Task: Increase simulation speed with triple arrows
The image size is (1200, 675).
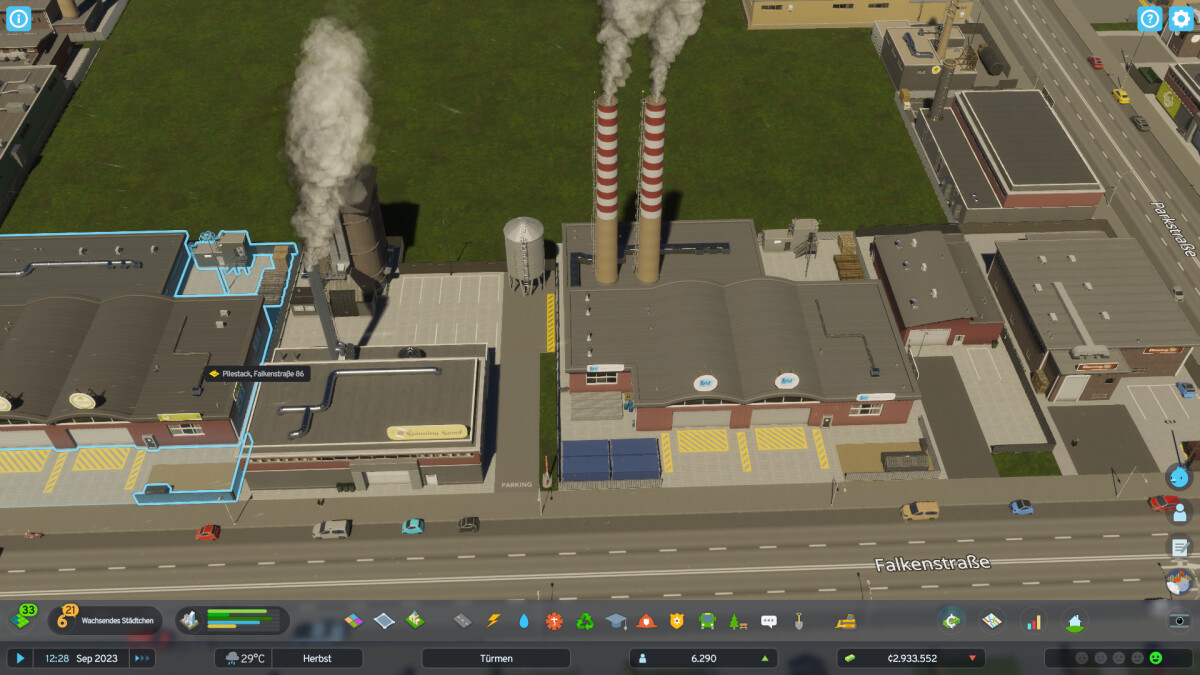Action: [142, 658]
